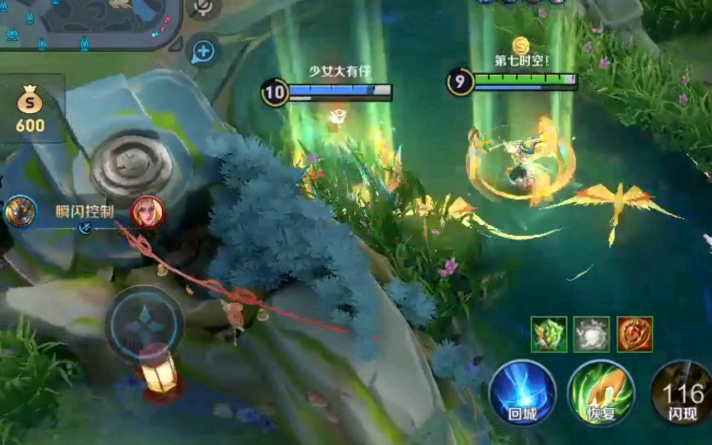This screenshot has height=445, width=712.
Task: Select the white smoke item icon
Action: click(592, 334)
